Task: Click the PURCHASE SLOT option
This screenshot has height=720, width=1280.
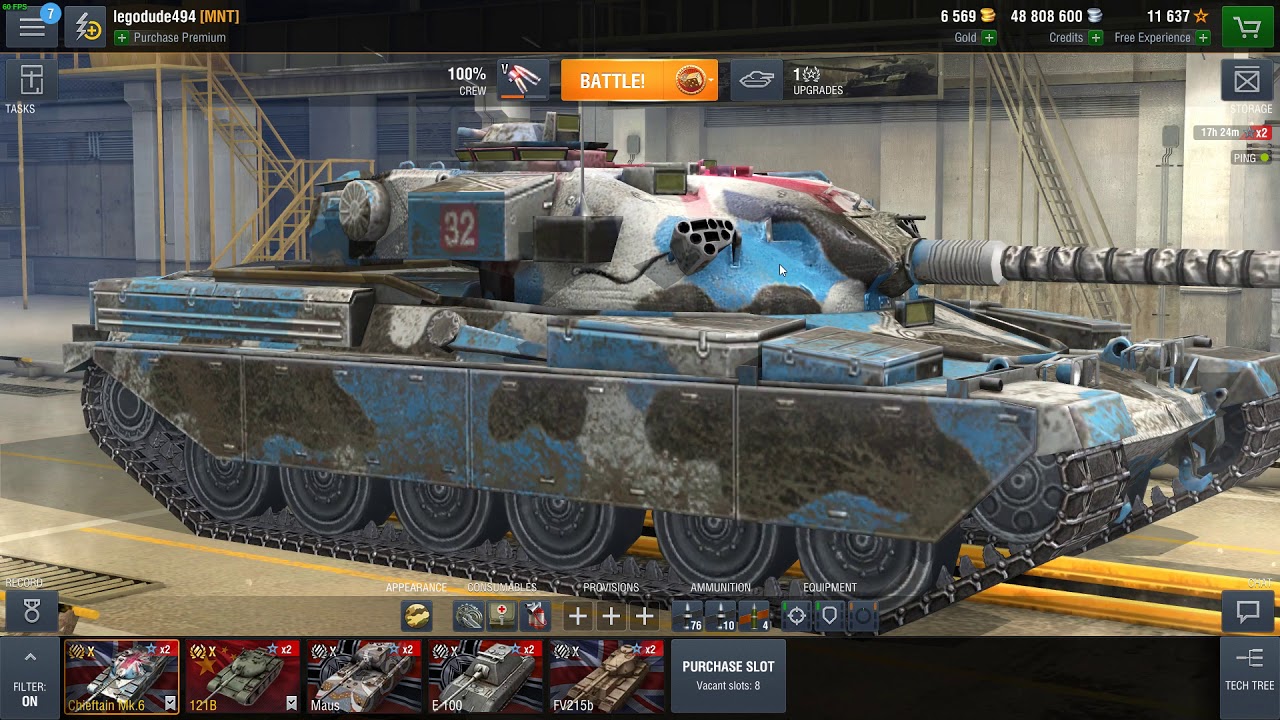Action: pyautogui.click(x=728, y=675)
